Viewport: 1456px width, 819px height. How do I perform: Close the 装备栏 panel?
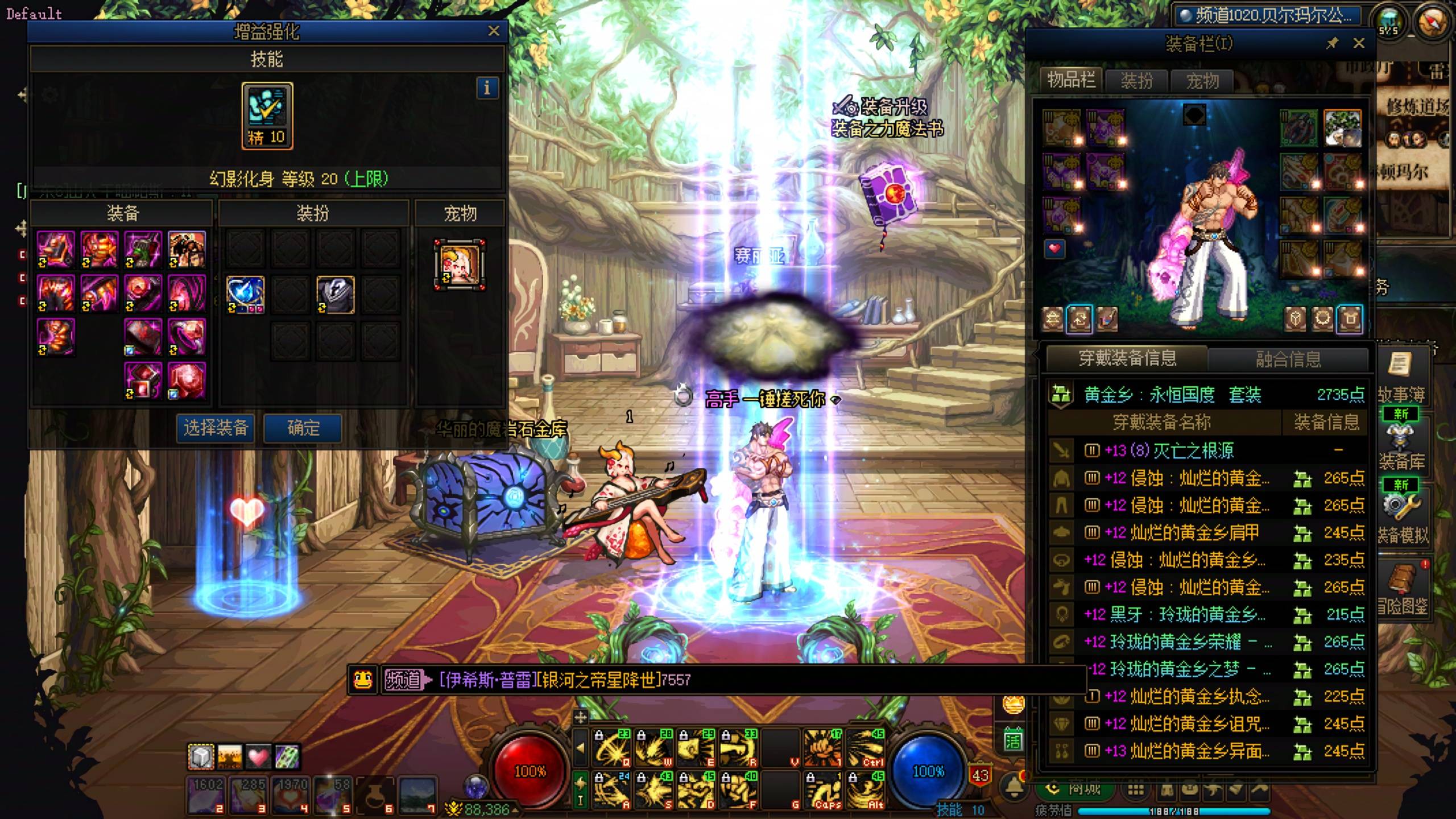1359,43
